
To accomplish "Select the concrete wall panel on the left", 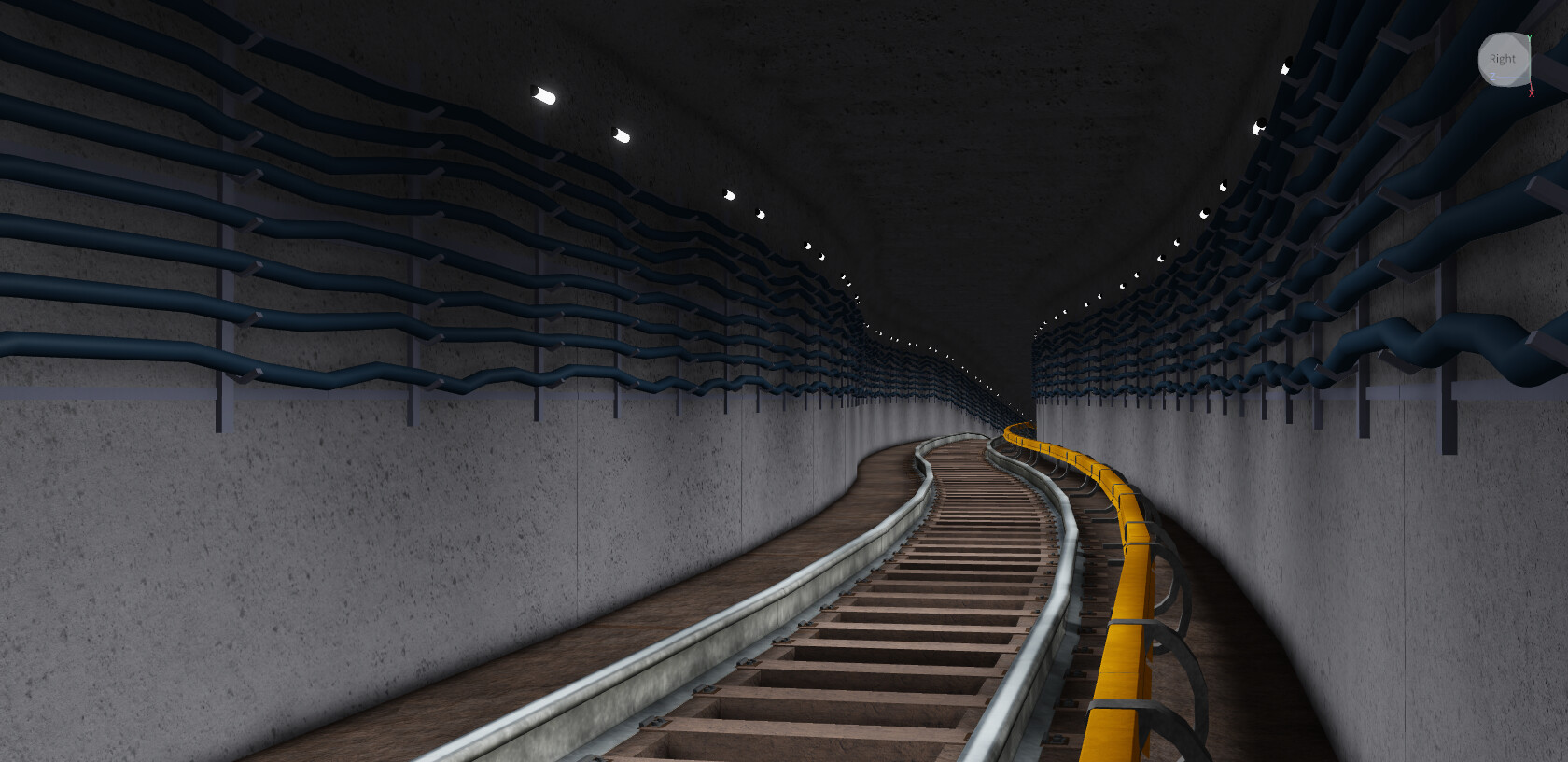I will click(280, 560).
